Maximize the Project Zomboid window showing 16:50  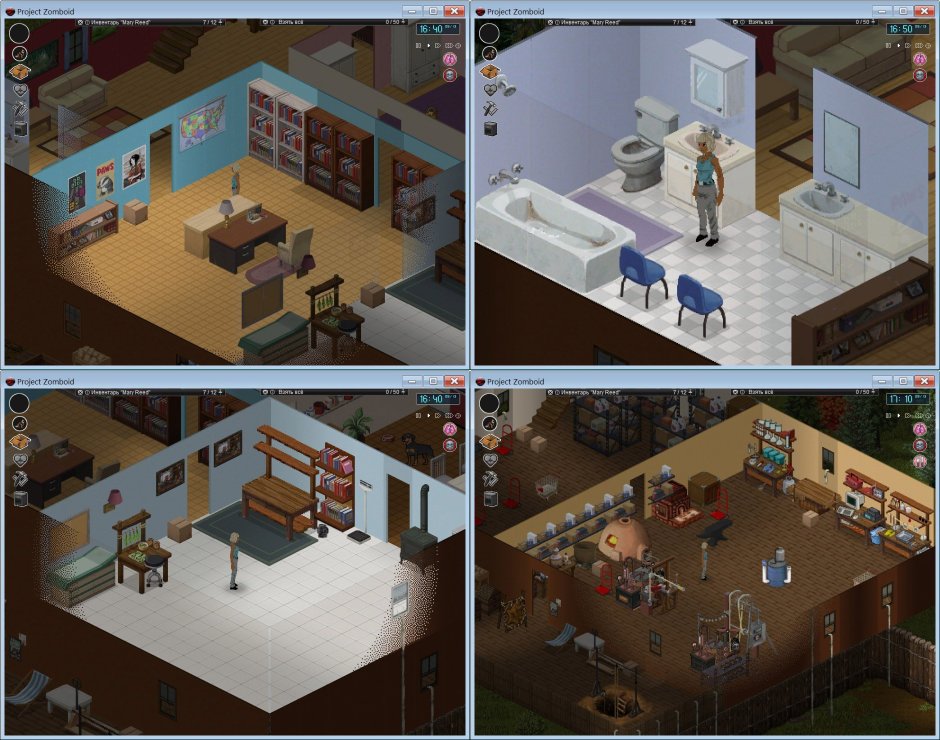tap(903, 10)
